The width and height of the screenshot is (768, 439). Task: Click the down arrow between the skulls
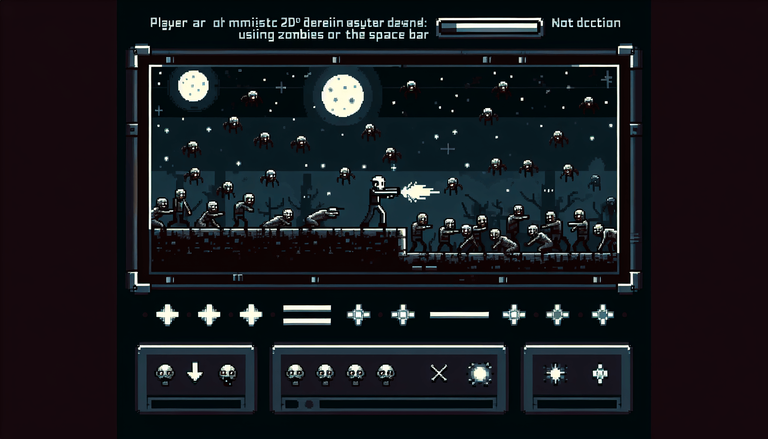(195, 372)
